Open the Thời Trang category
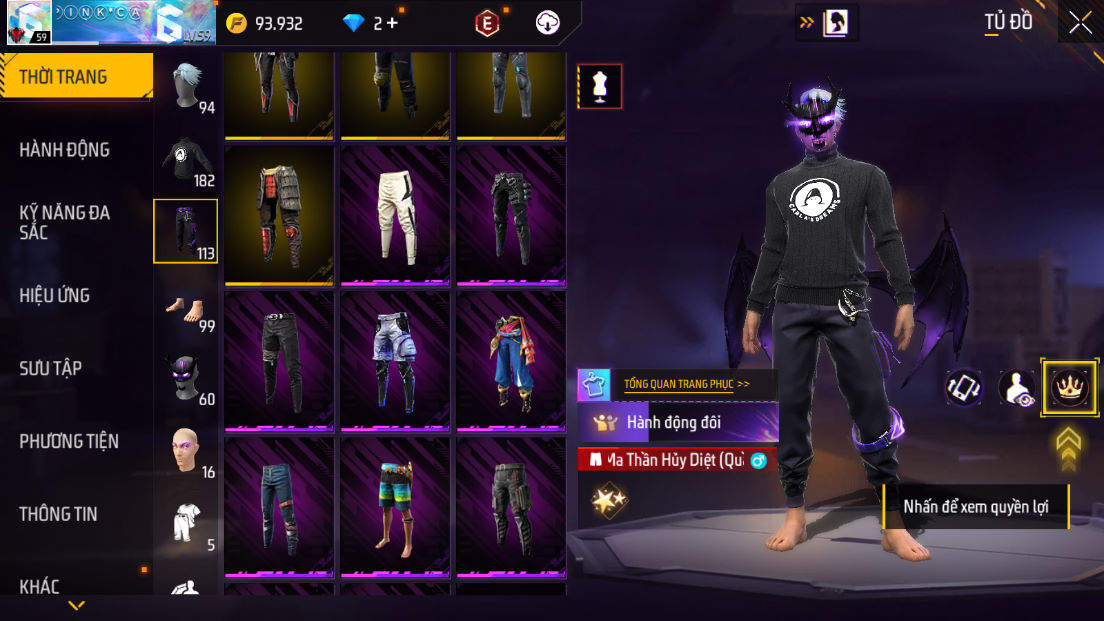Viewport: 1104px width, 621px height. (x=64, y=77)
